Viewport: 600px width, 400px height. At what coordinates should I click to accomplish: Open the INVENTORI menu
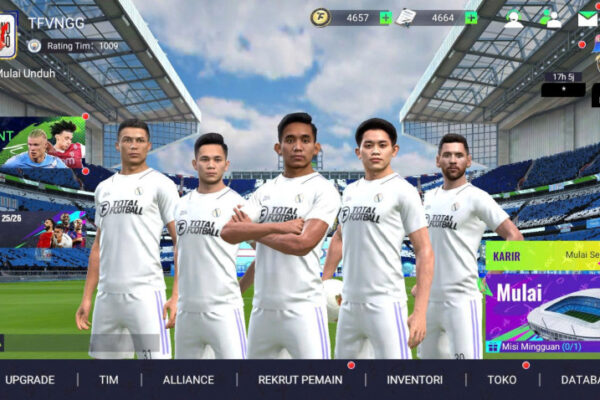414,380
